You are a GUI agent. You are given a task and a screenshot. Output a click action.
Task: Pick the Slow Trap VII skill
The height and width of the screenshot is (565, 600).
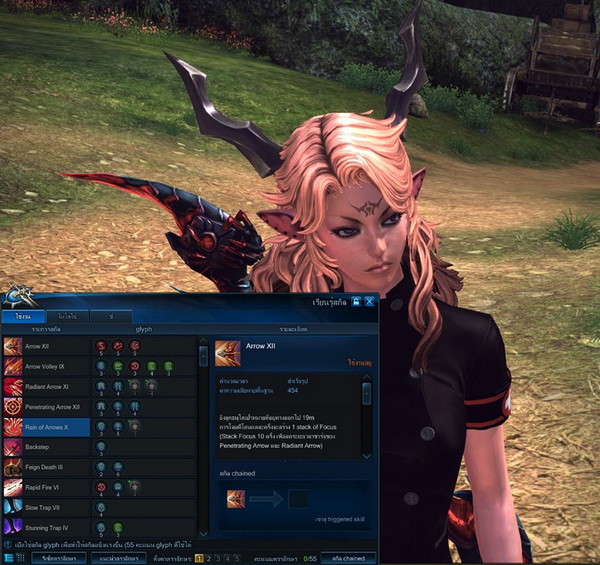pyautogui.click(x=45, y=507)
